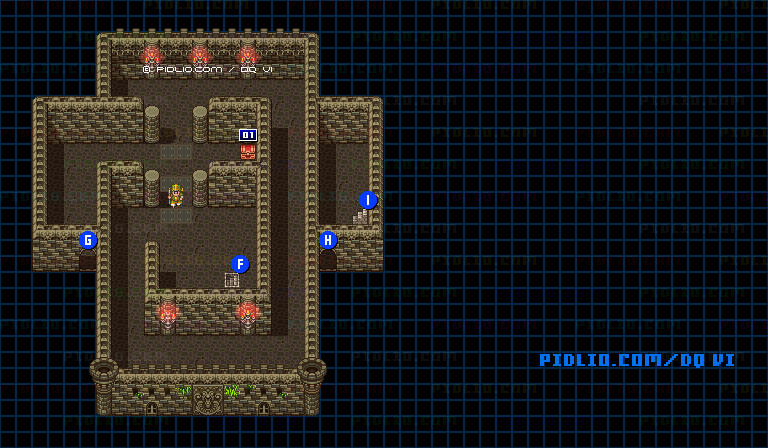Viewport: 768px width, 448px height.
Task: Click the 01 treasure chest label
Action: (x=248, y=135)
